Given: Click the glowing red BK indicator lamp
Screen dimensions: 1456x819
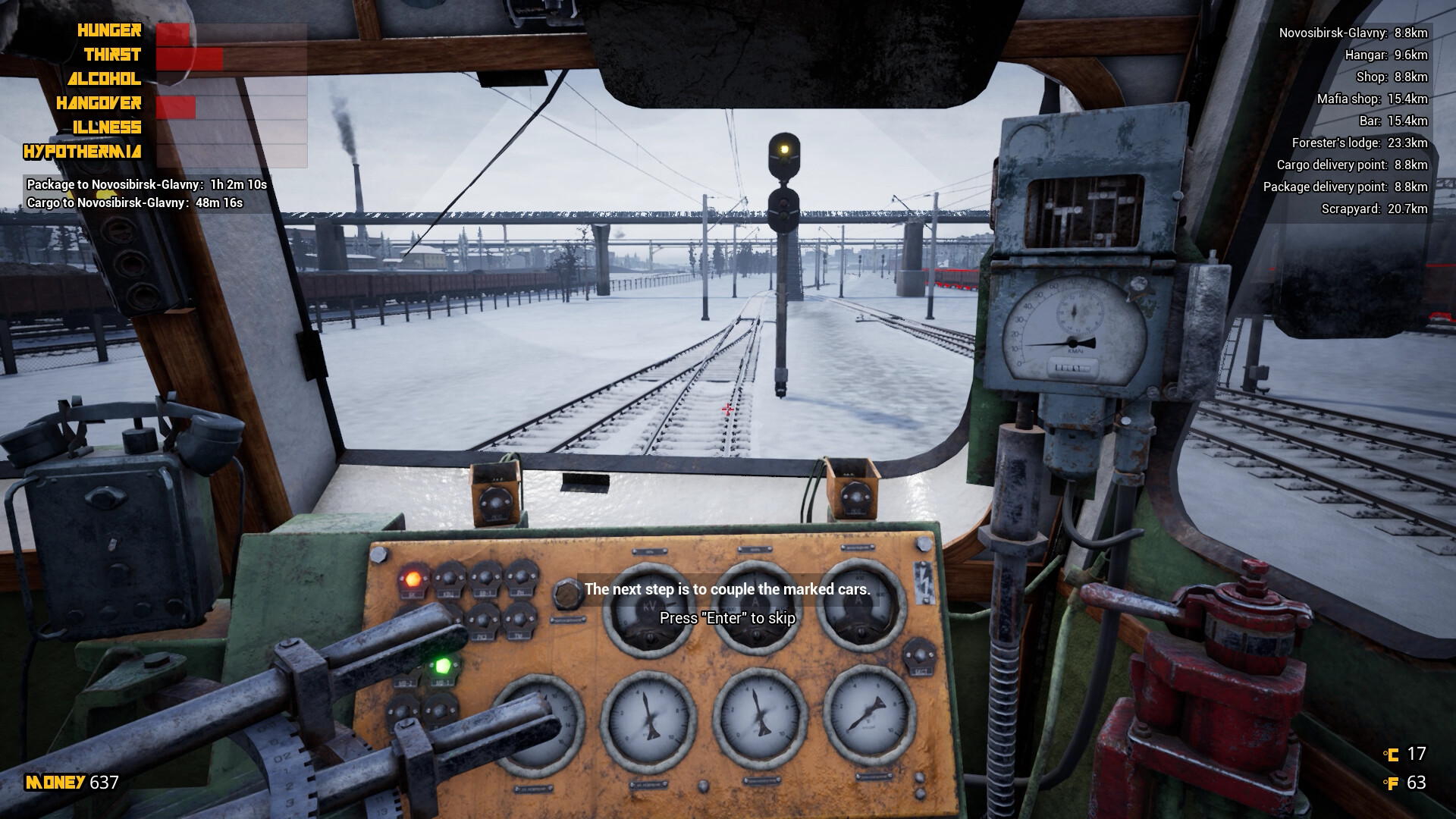Looking at the screenshot, I should point(413,579).
